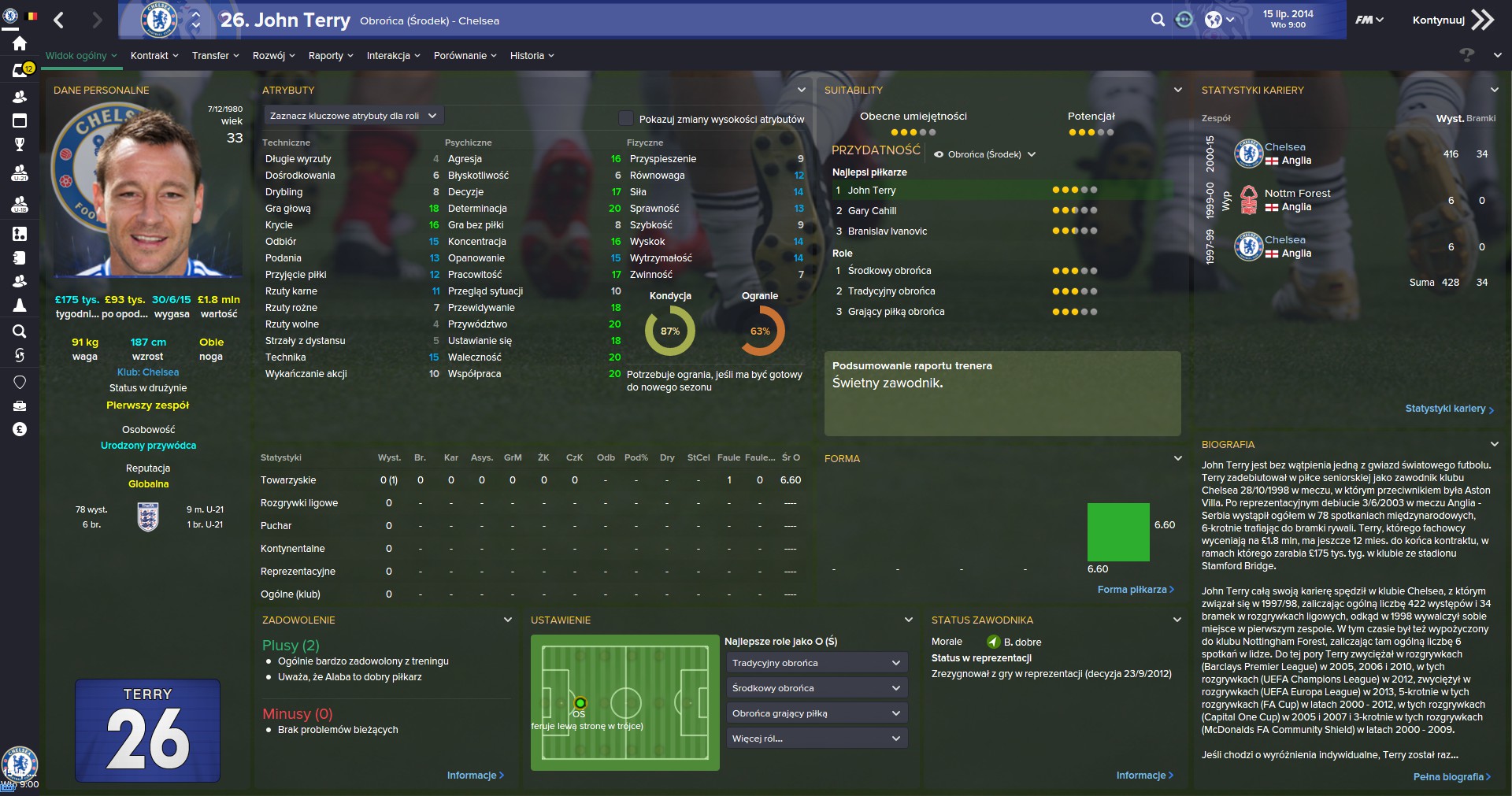This screenshot has height=796, width=1512.
Task: Expand the Więcej ról dropdown
Action: point(816,739)
